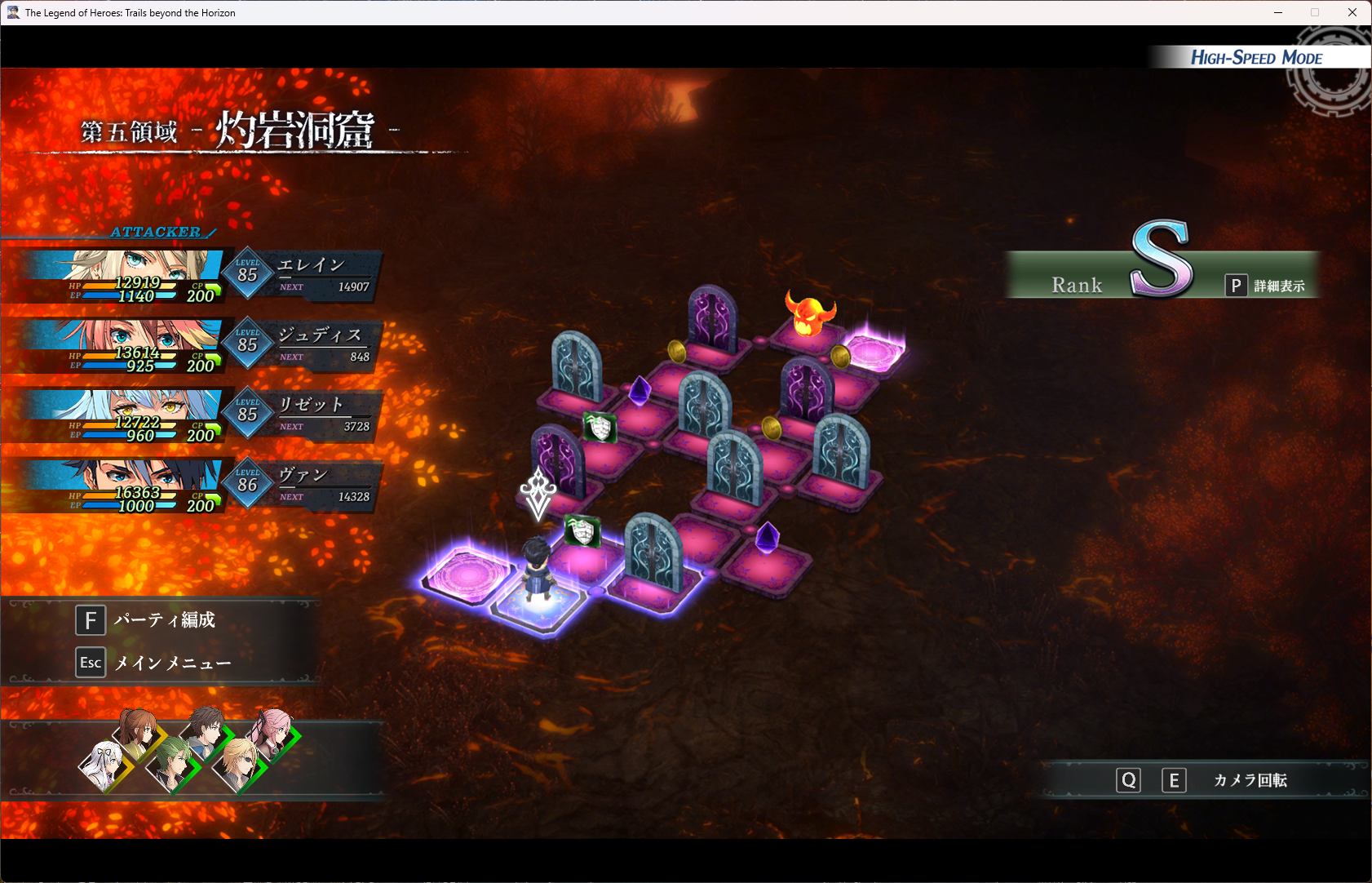Select Elaine's party member row

[x=196, y=276]
